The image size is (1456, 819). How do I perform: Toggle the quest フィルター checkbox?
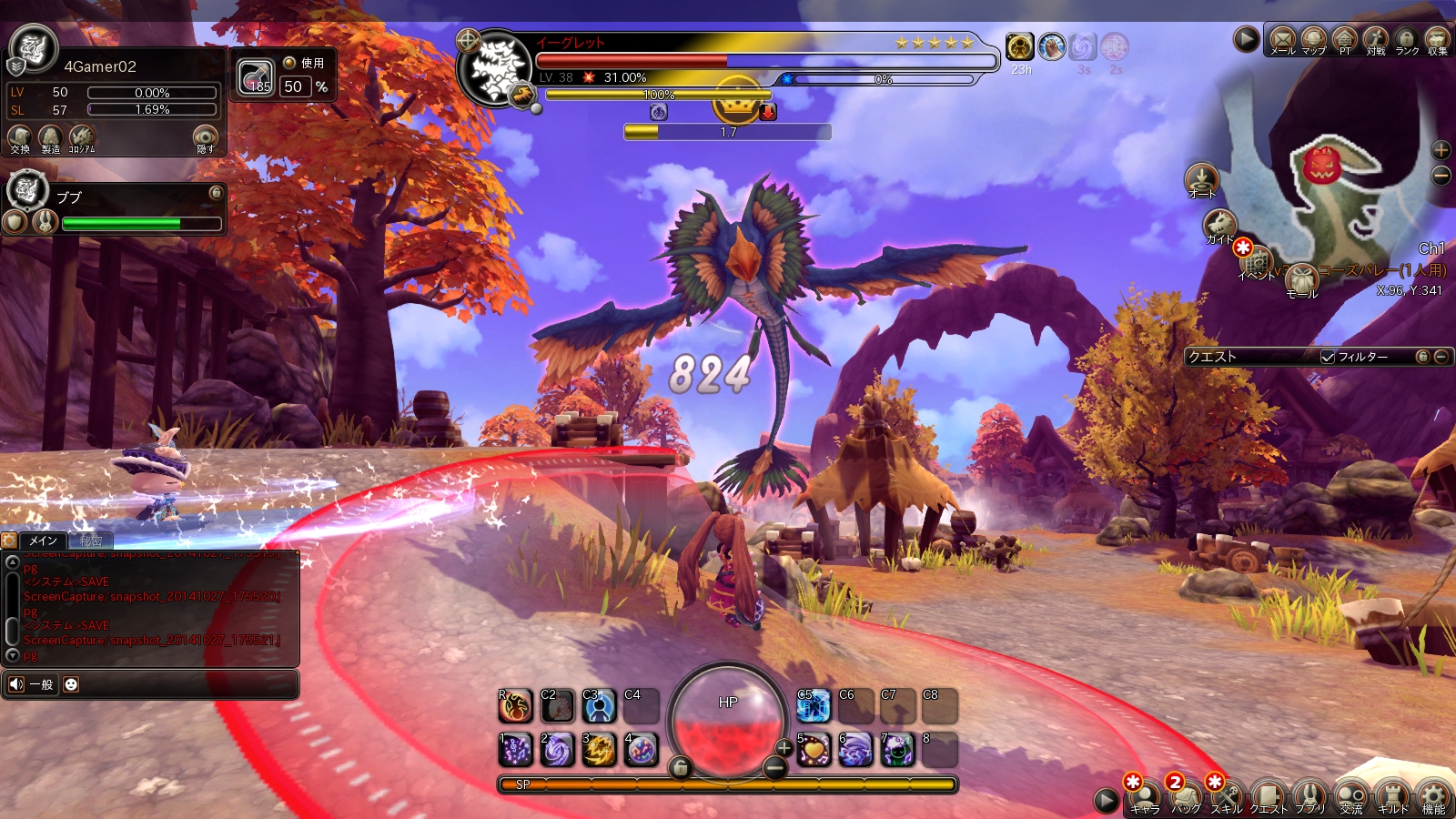(1328, 357)
